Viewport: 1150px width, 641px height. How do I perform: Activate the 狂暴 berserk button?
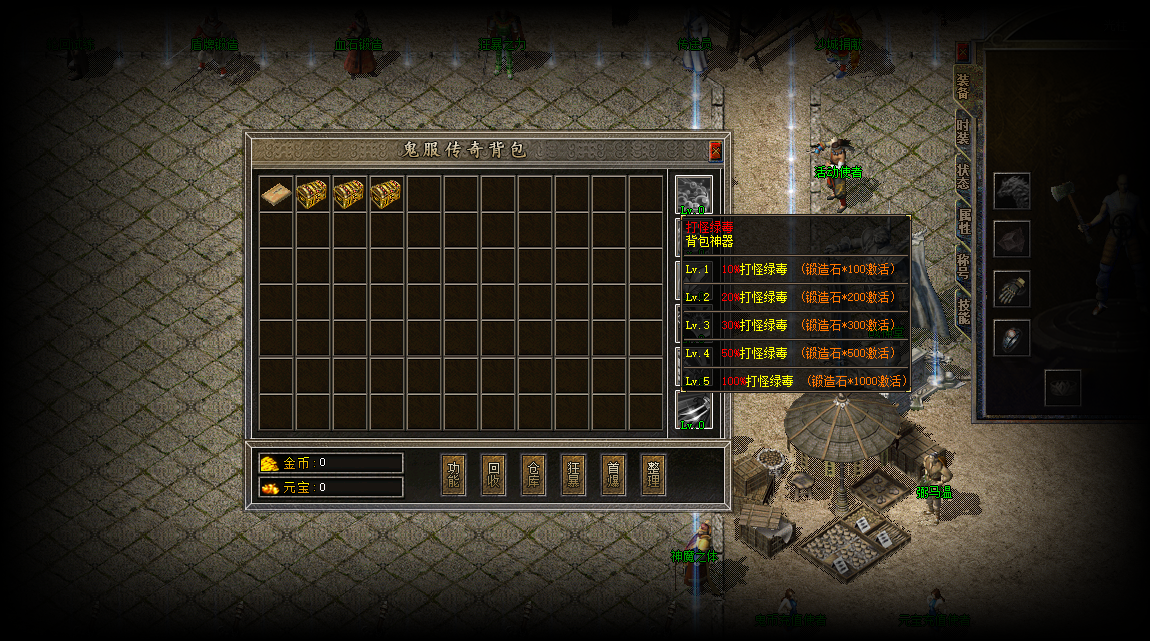click(574, 474)
